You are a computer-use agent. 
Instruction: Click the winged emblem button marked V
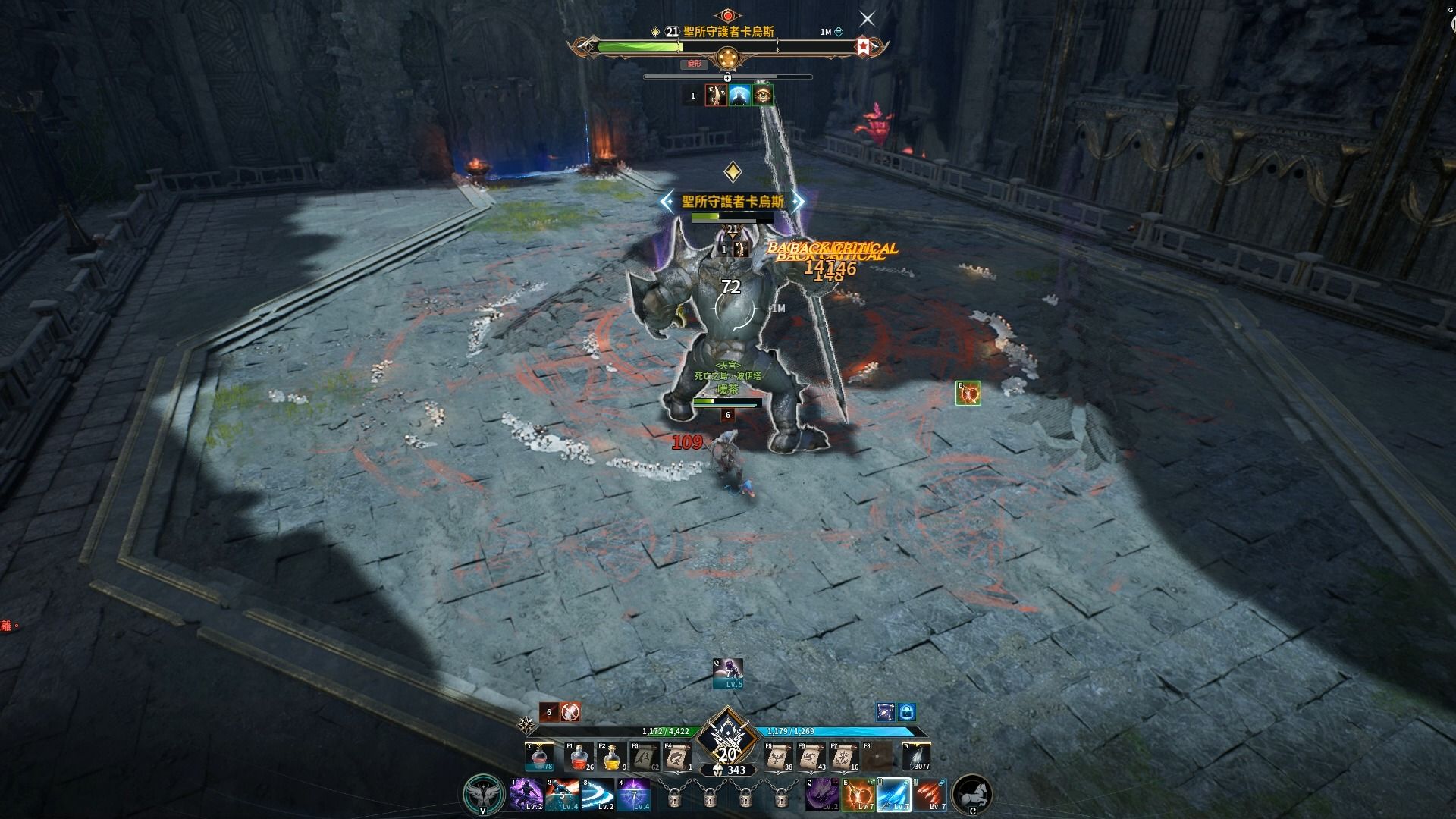[x=483, y=794]
